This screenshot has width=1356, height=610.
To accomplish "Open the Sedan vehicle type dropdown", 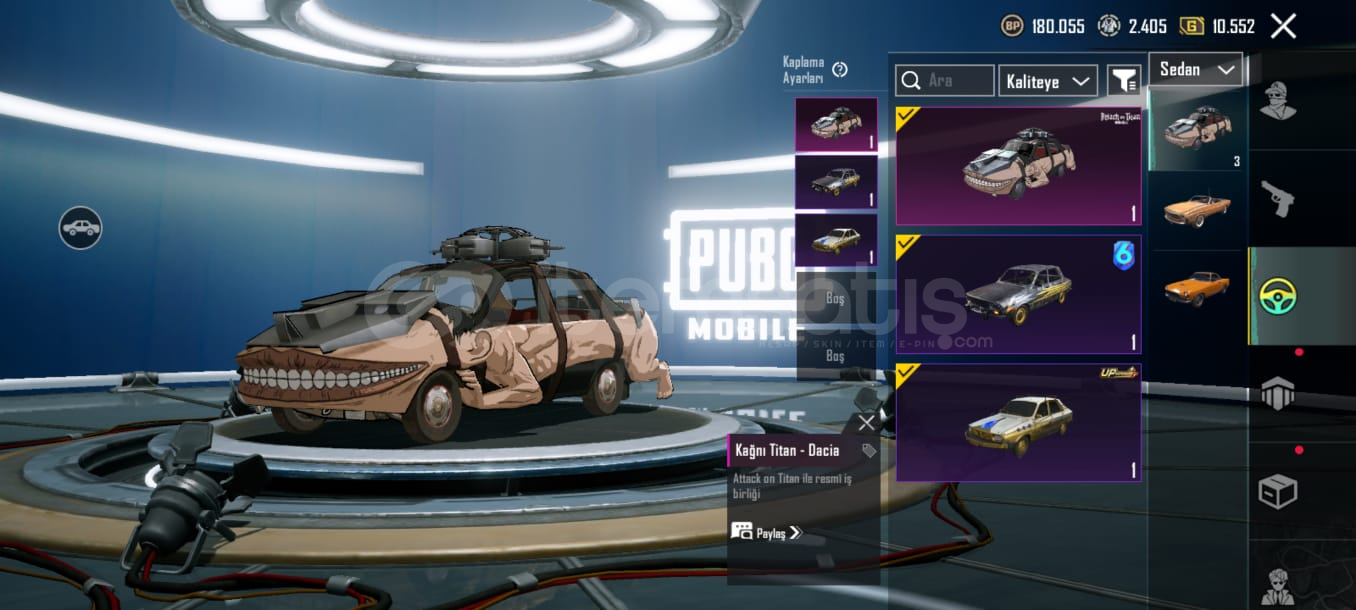I will 1196,69.
